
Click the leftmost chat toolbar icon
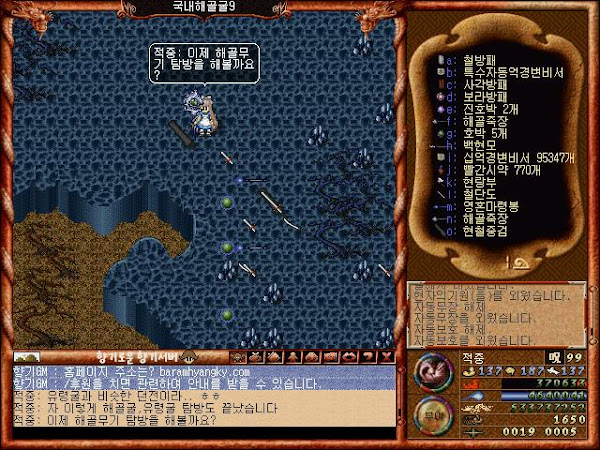click(x=239, y=356)
